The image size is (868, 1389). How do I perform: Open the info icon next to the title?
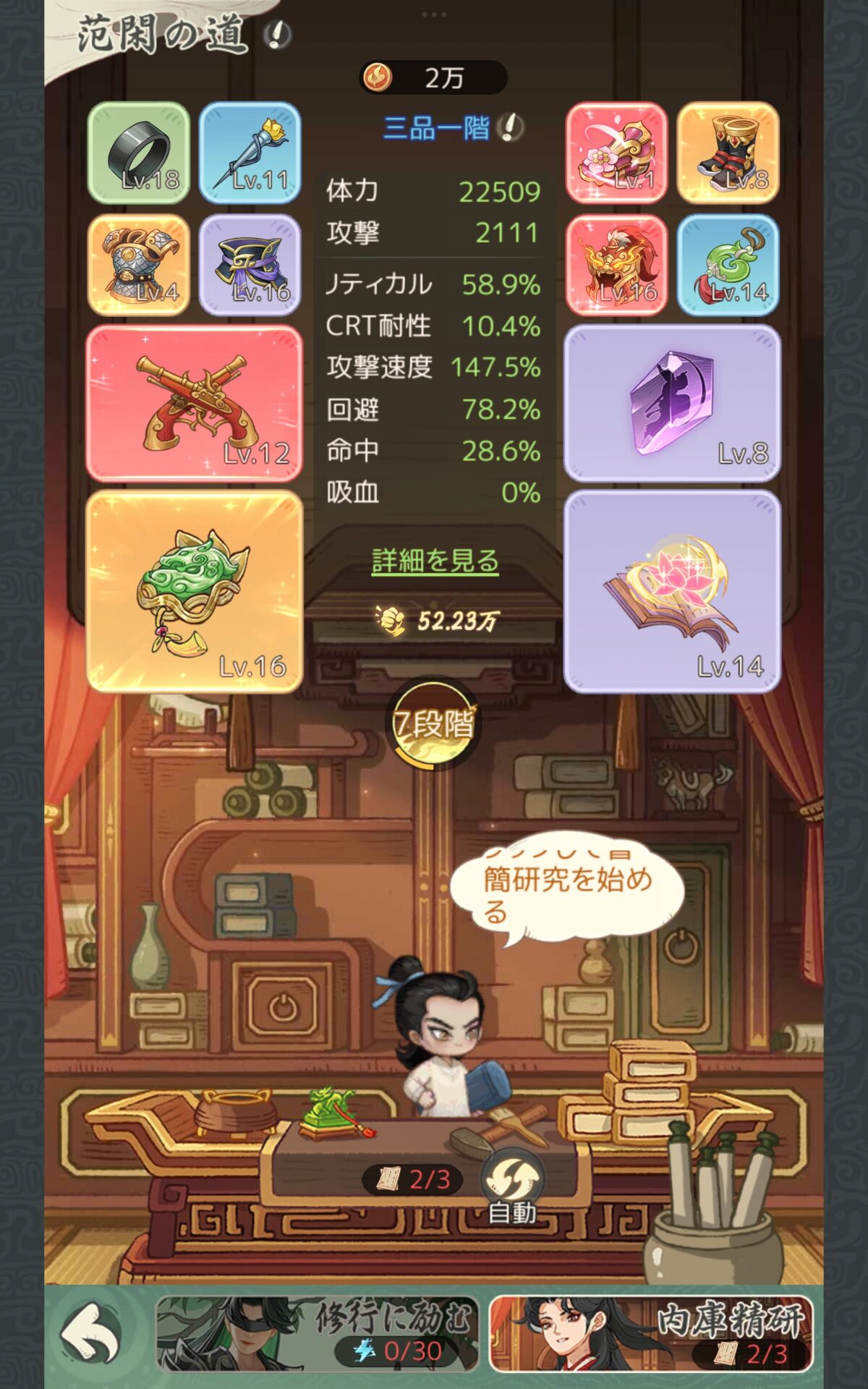pos(277,34)
